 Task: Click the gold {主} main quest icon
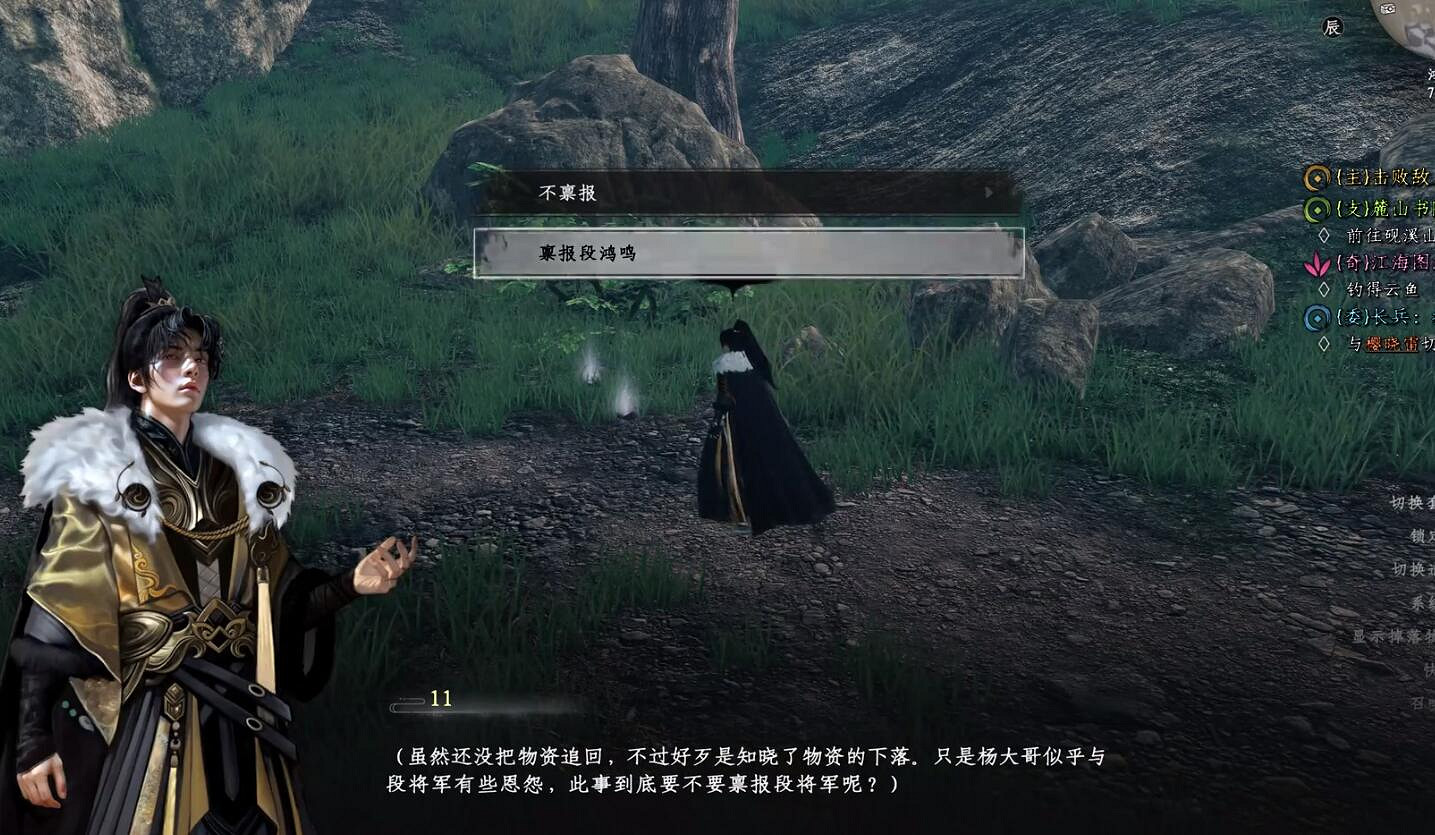pos(1318,178)
